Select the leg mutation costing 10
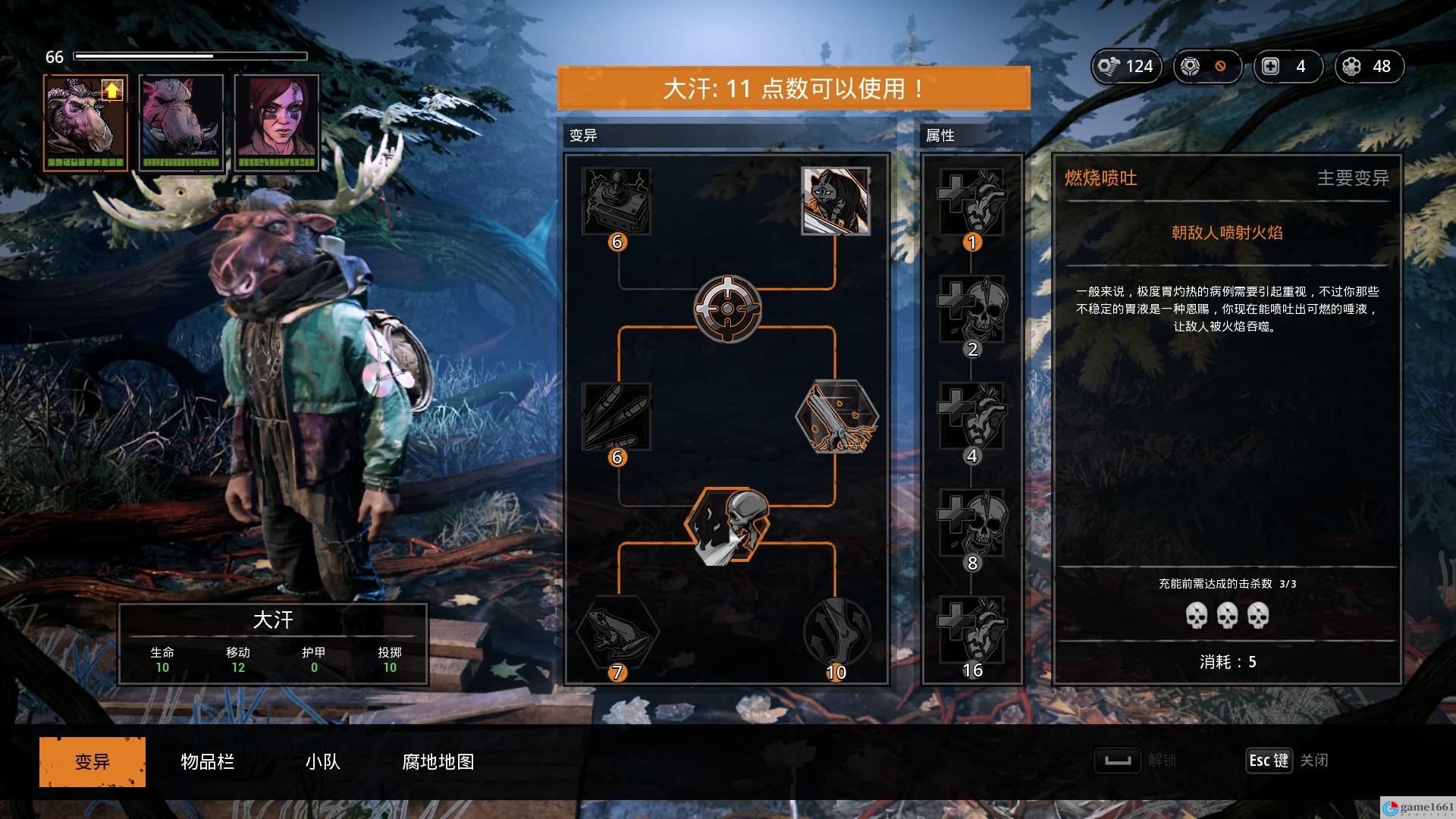 pyautogui.click(x=836, y=632)
